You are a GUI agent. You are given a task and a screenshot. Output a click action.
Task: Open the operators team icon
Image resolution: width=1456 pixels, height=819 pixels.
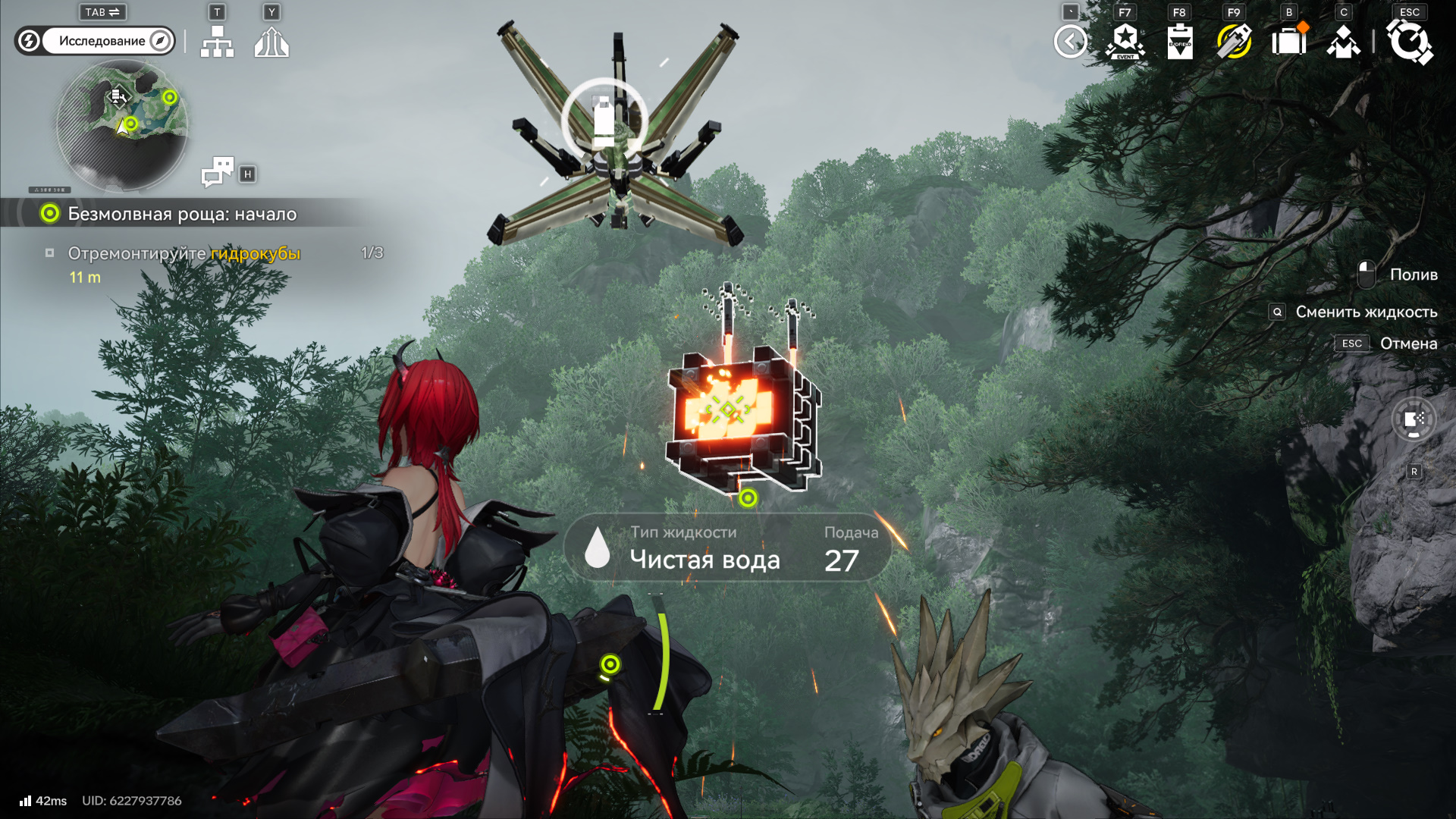(x=1344, y=42)
